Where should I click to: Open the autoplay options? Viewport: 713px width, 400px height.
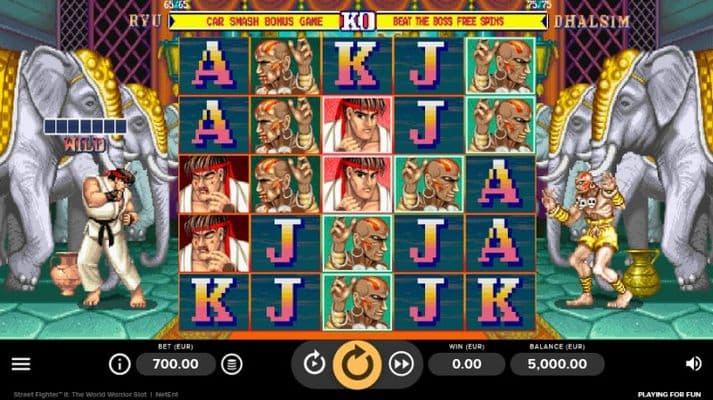314,364
